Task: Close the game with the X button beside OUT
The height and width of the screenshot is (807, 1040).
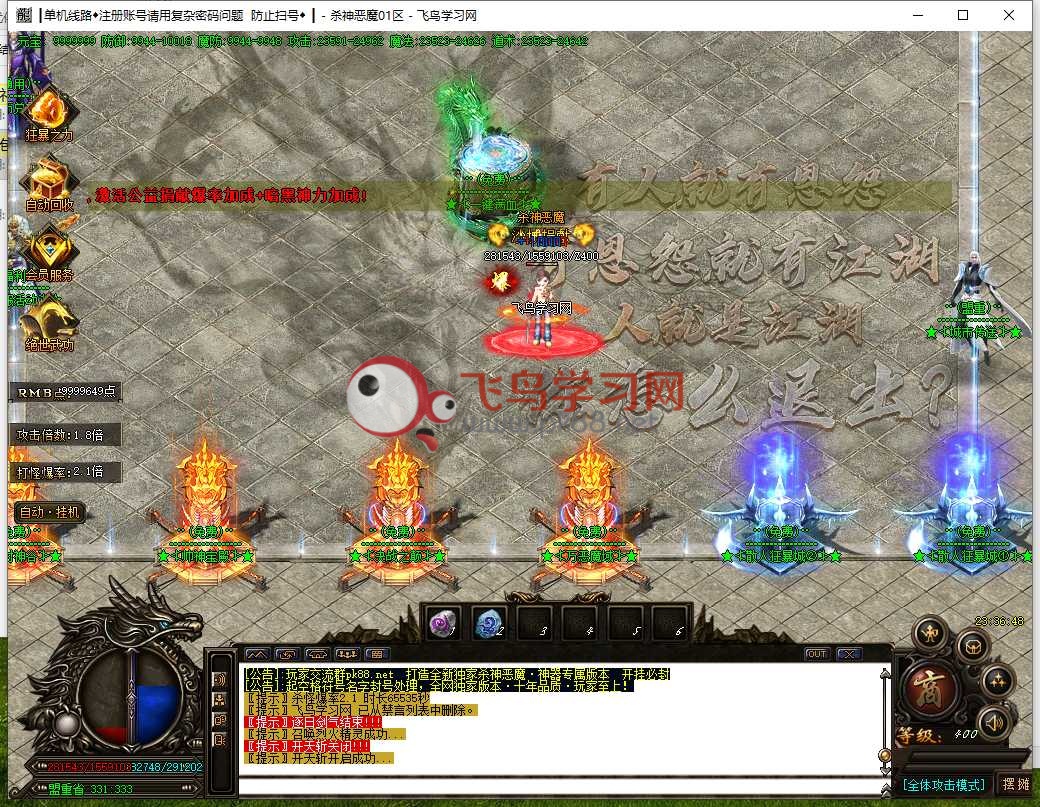Action: (849, 654)
